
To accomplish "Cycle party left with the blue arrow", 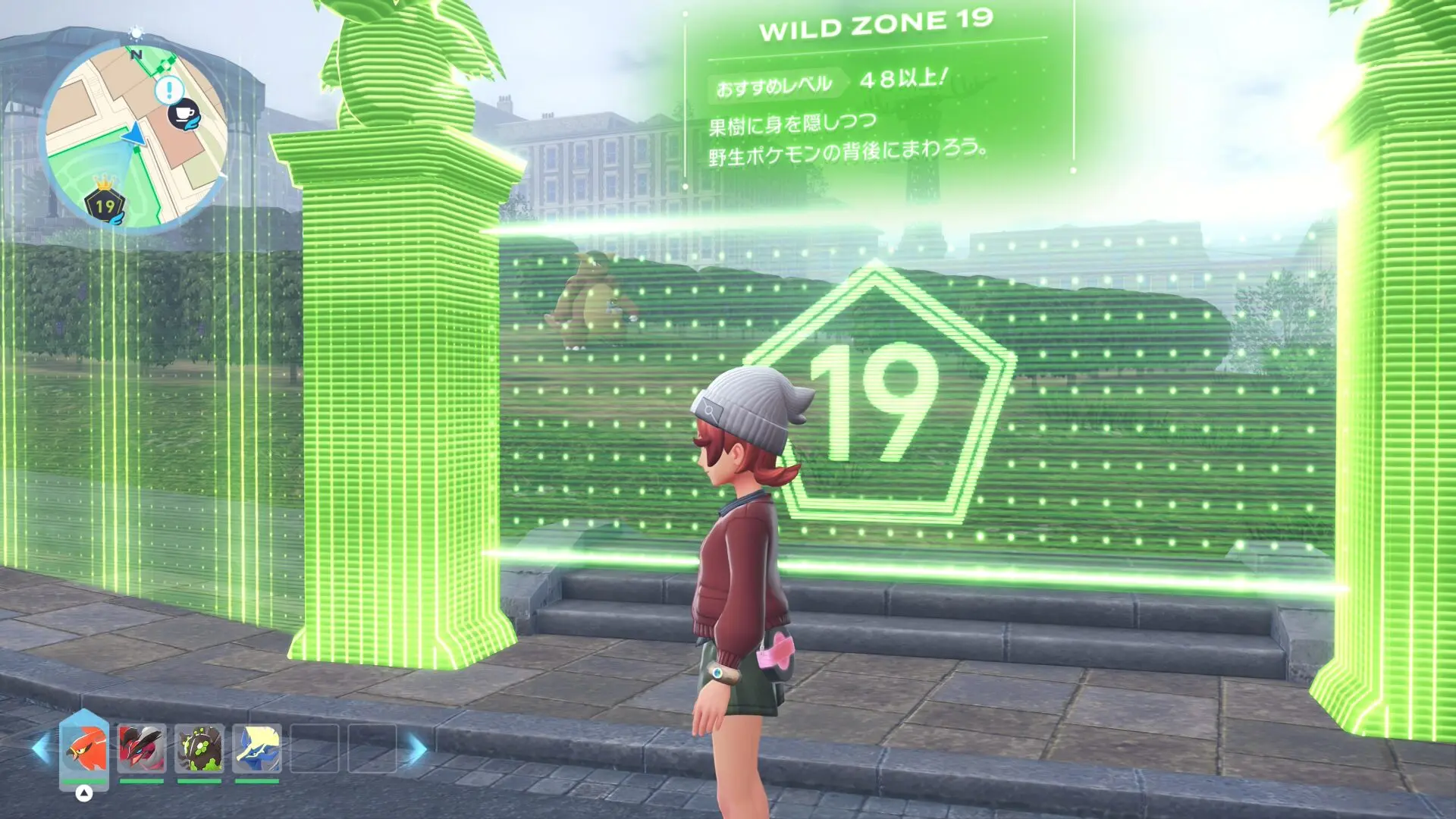I will [42, 748].
